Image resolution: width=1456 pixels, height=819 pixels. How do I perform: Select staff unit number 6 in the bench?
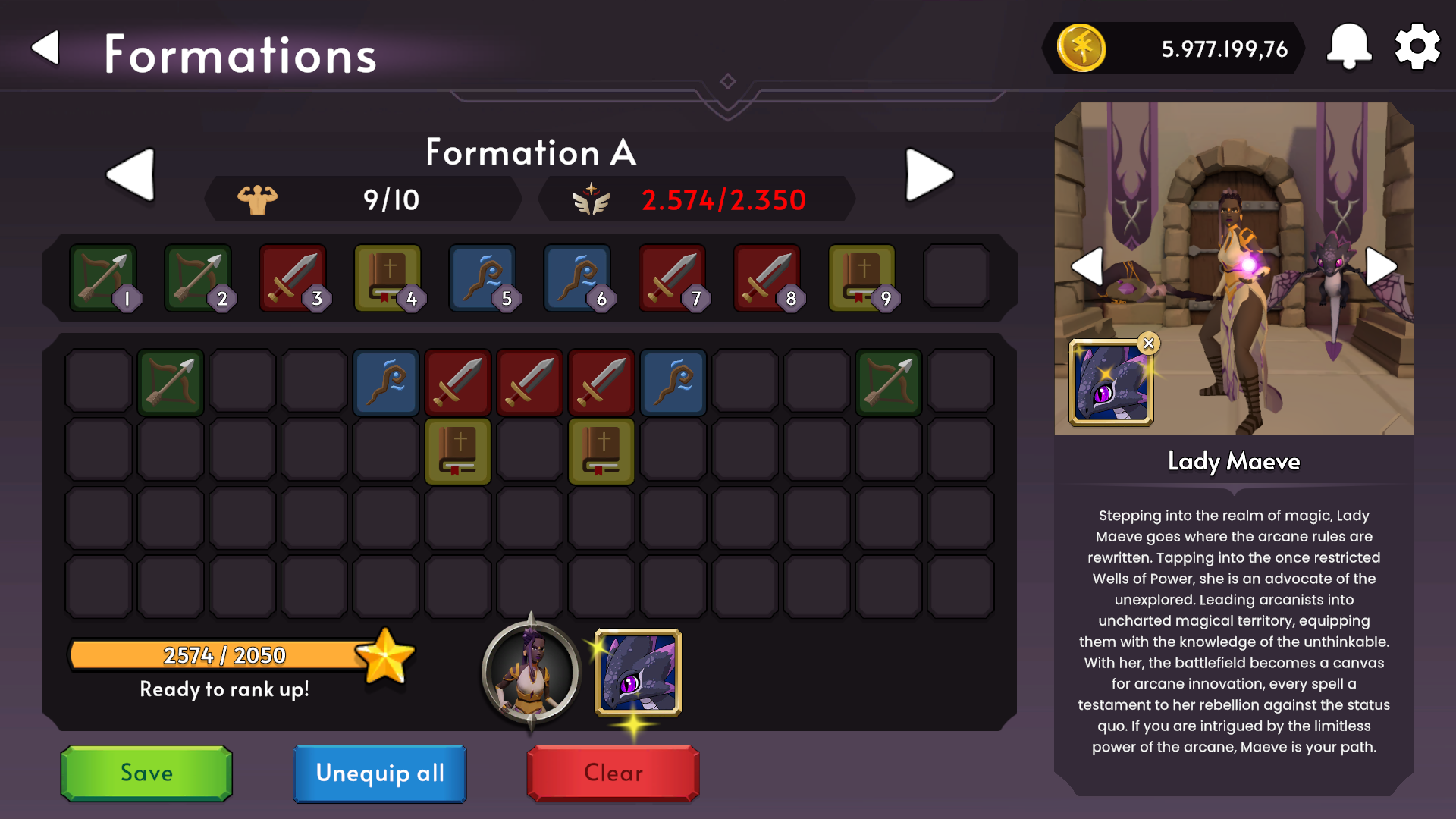click(x=579, y=277)
